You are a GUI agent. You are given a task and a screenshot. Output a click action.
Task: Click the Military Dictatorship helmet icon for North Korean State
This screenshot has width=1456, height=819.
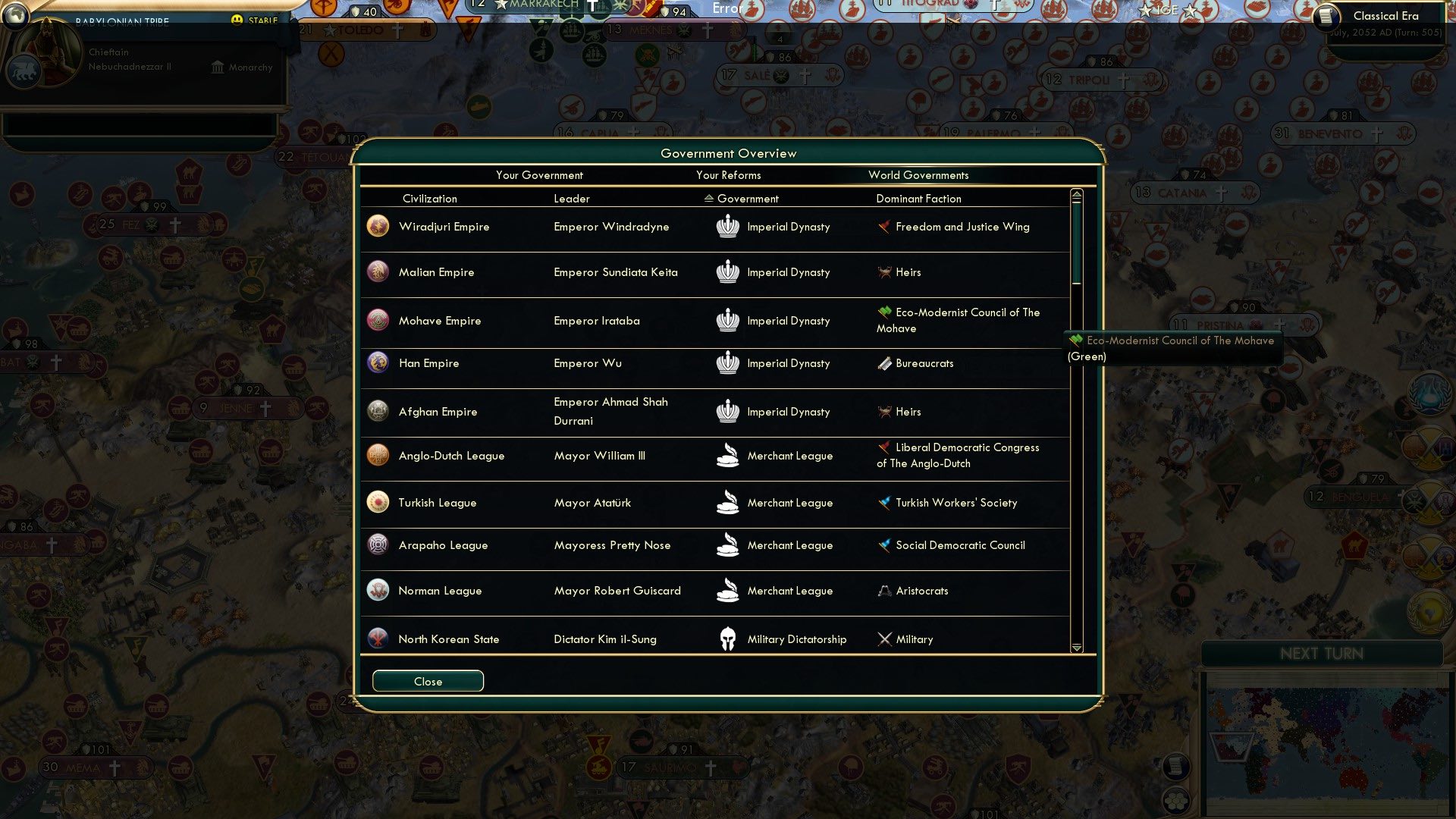coord(729,639)
